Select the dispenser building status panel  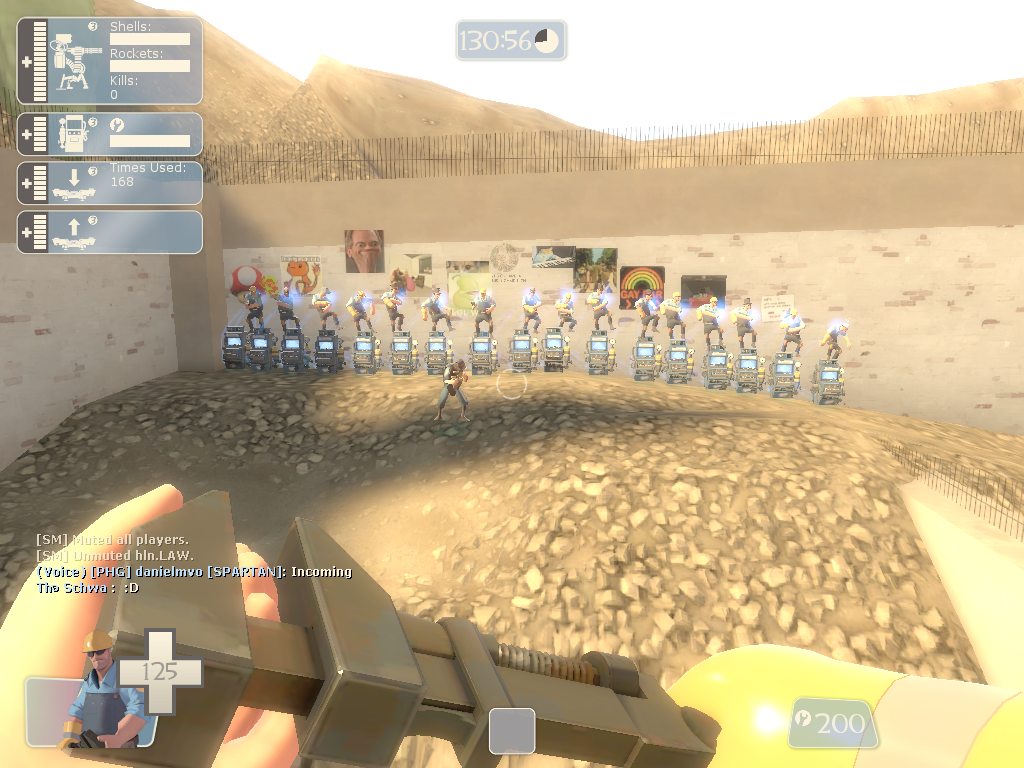click(110, 134)
